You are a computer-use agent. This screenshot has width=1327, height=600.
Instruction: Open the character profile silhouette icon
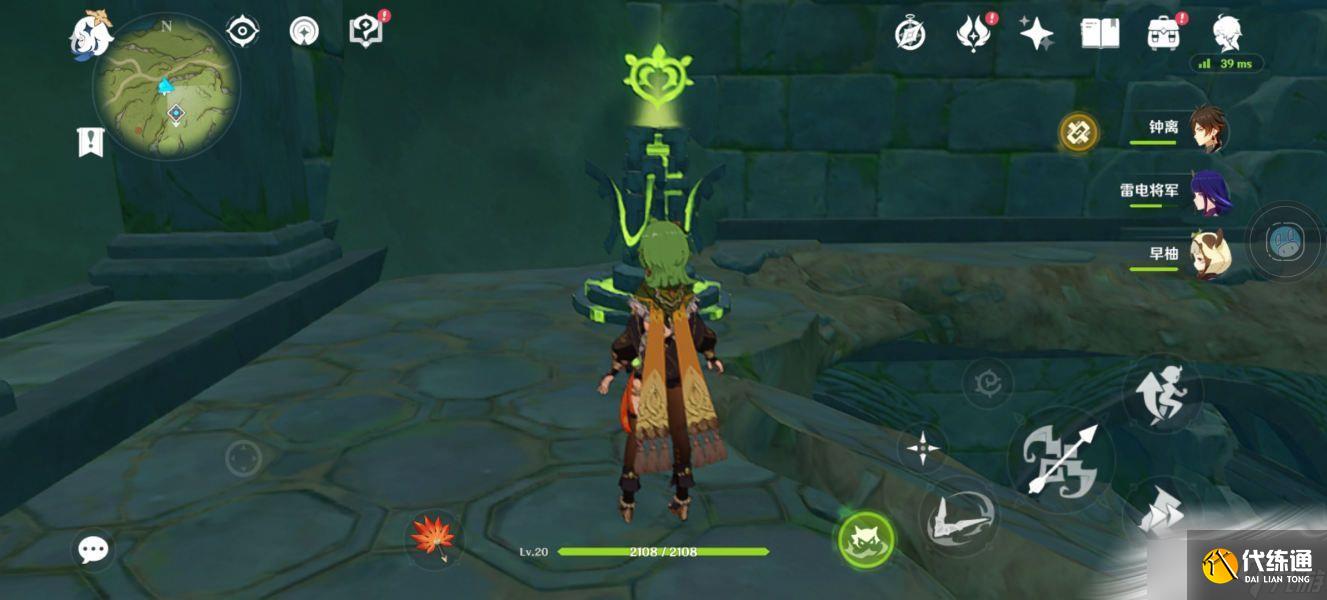[1227, 32]
